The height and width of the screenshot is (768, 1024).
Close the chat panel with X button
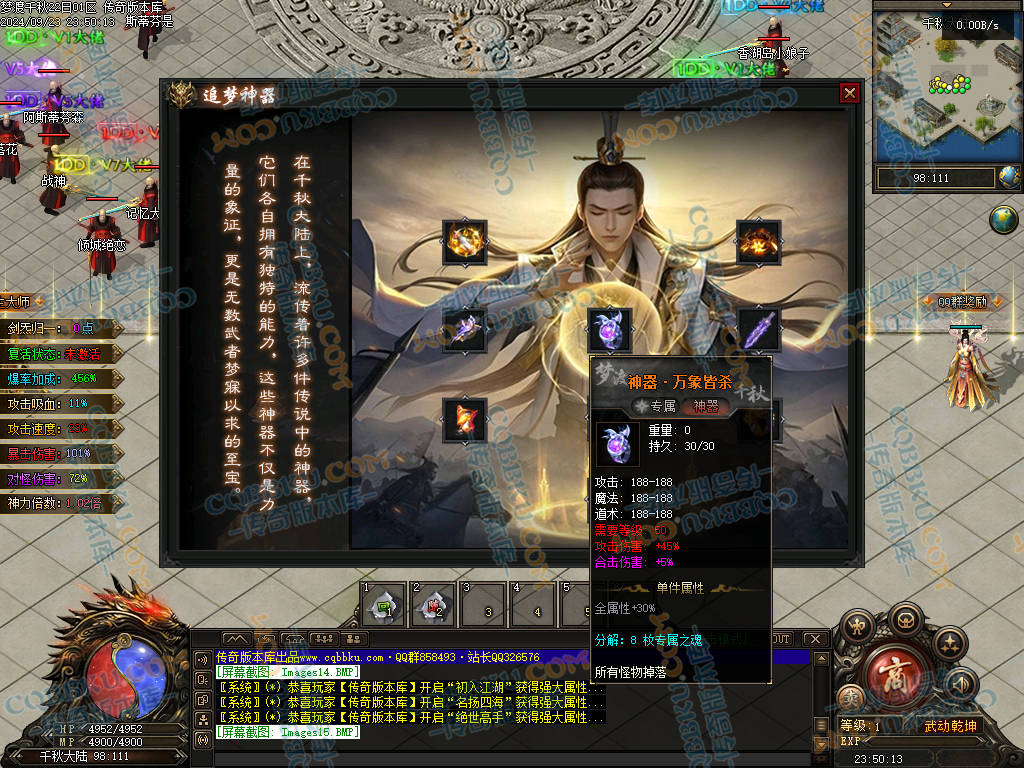pyautogui.click(x=815, y=639)
